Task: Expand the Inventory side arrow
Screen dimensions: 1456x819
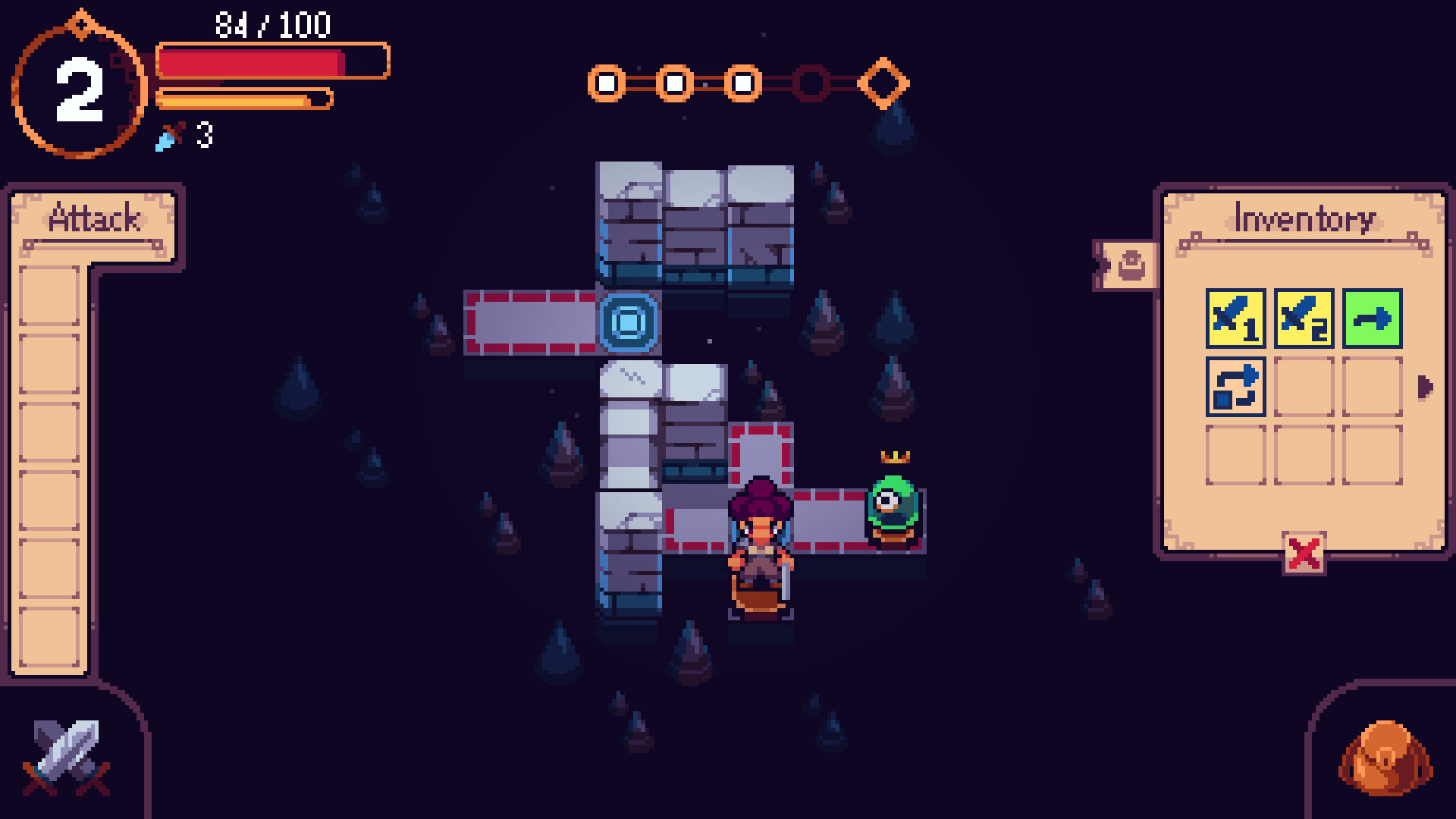Action: 1424,387
